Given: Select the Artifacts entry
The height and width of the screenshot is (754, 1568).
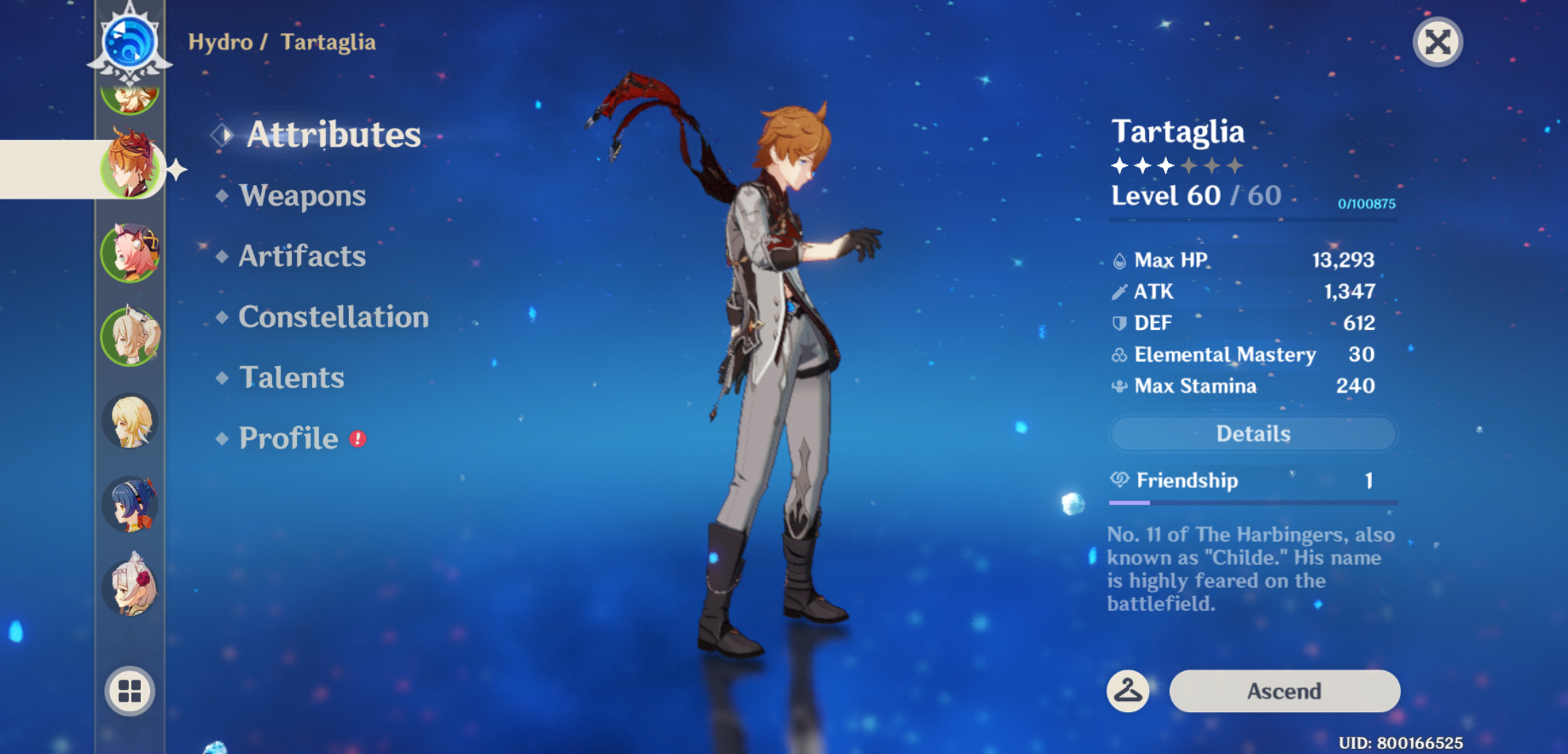Looking at the screenshot, I should [301, 256].
